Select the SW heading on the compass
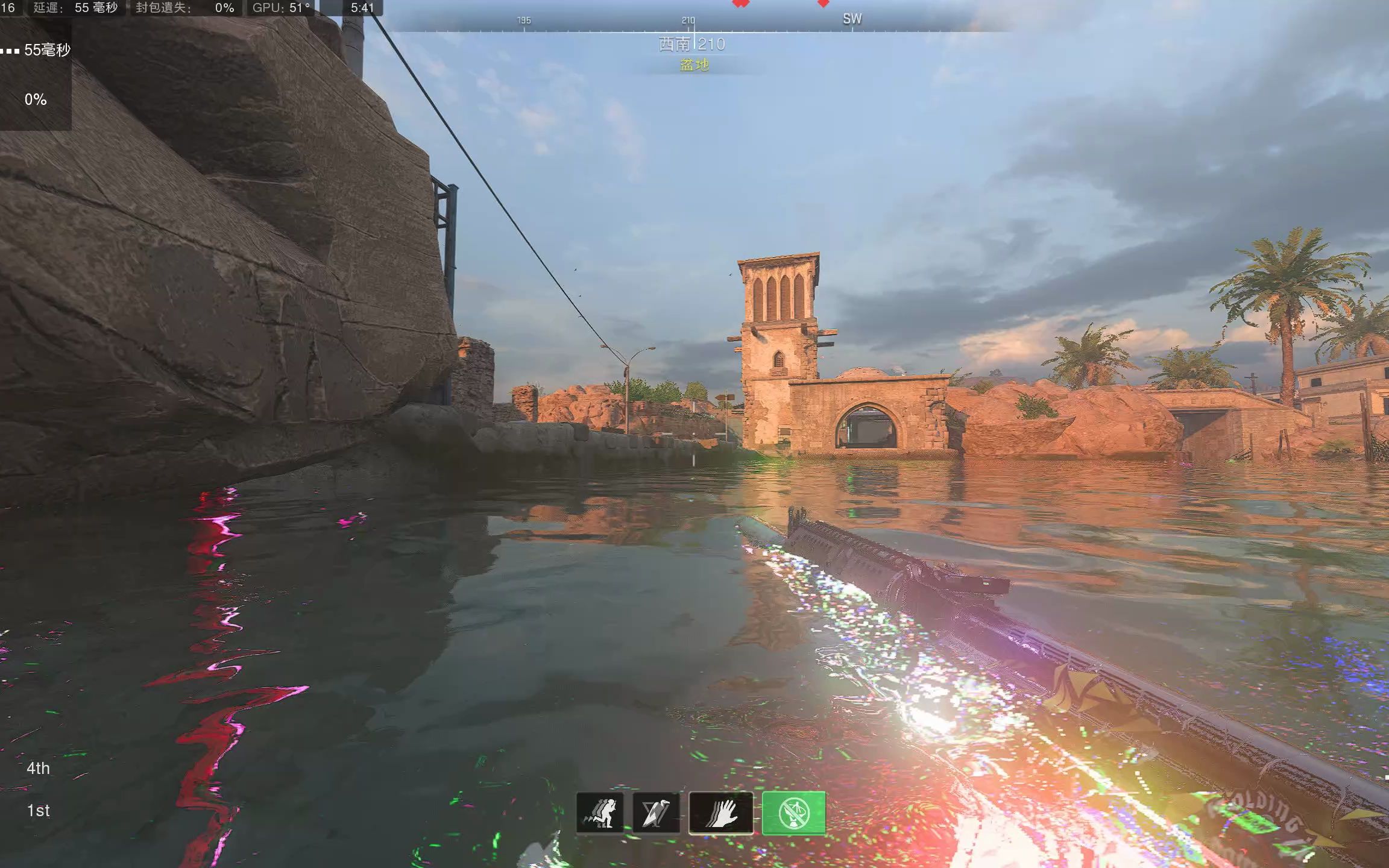The height and width of the screenshot is (868, 1389). coord(852,19)
